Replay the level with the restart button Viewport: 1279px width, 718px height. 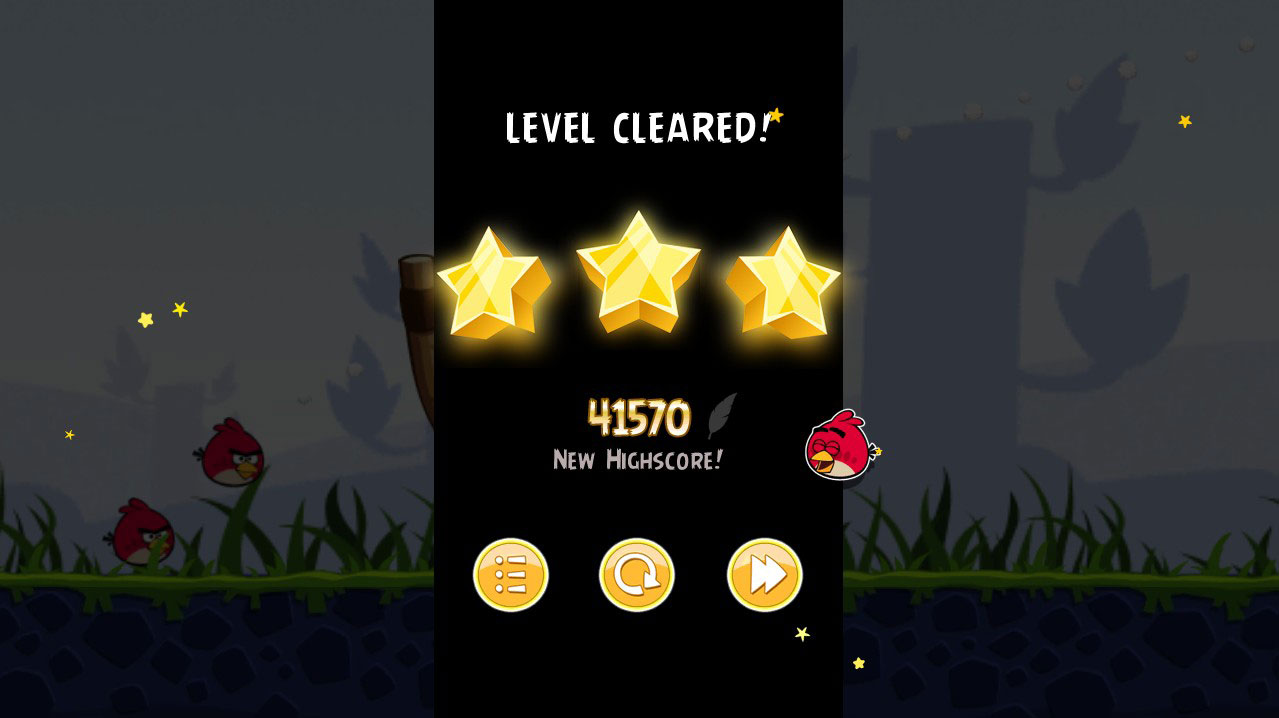pos(637,575)
